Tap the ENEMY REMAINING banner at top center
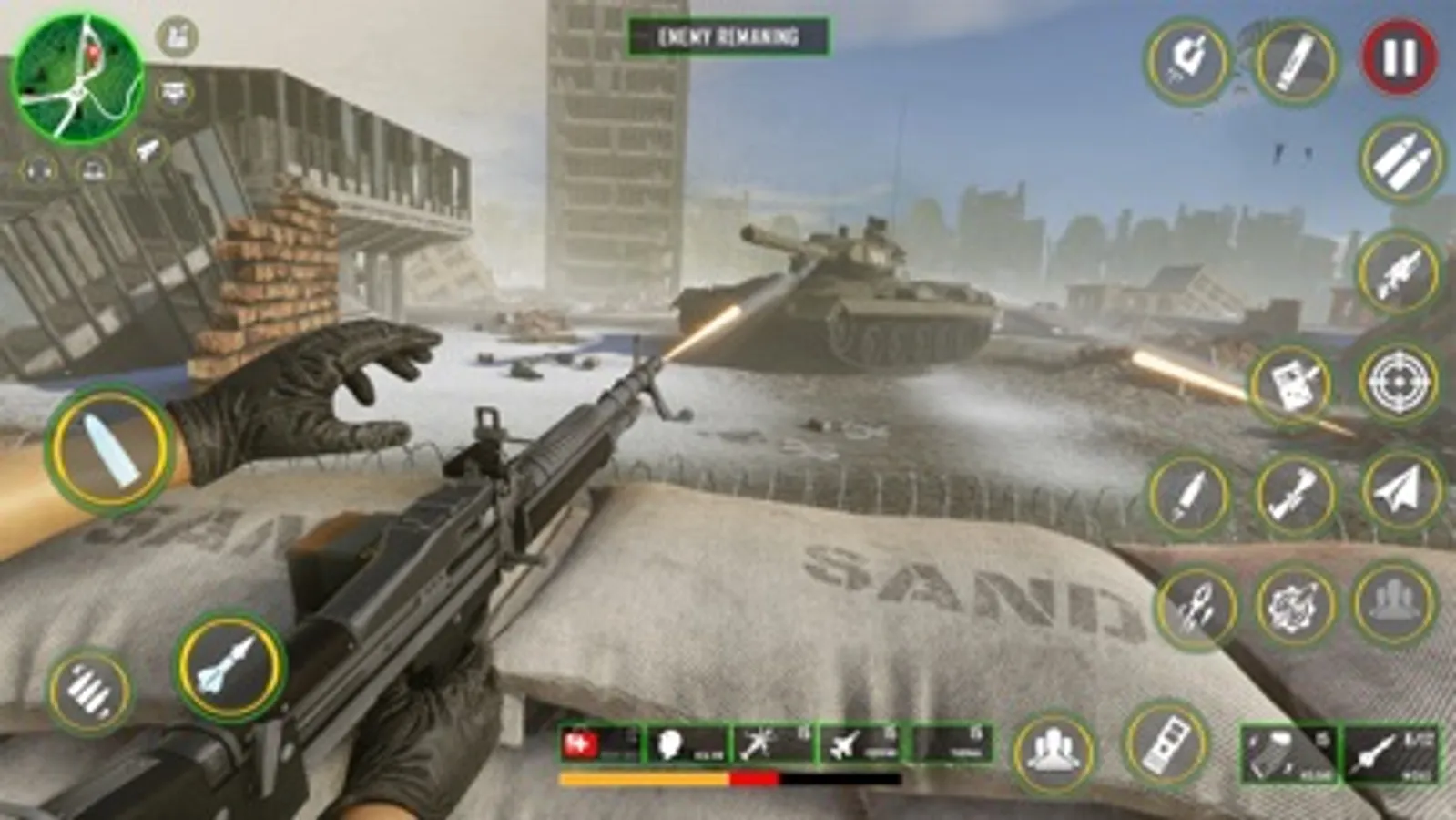This screenshot has height=820, width=1456. tap(728, 36)
